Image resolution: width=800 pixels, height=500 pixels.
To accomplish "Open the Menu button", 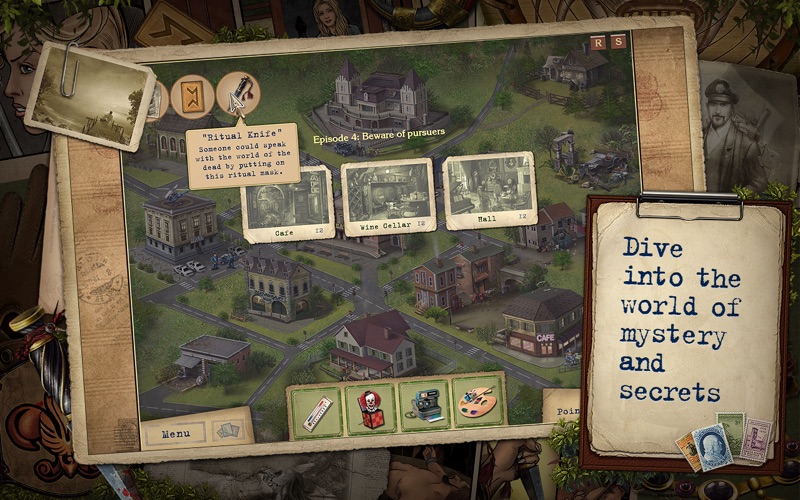I will tap(176, 434).
